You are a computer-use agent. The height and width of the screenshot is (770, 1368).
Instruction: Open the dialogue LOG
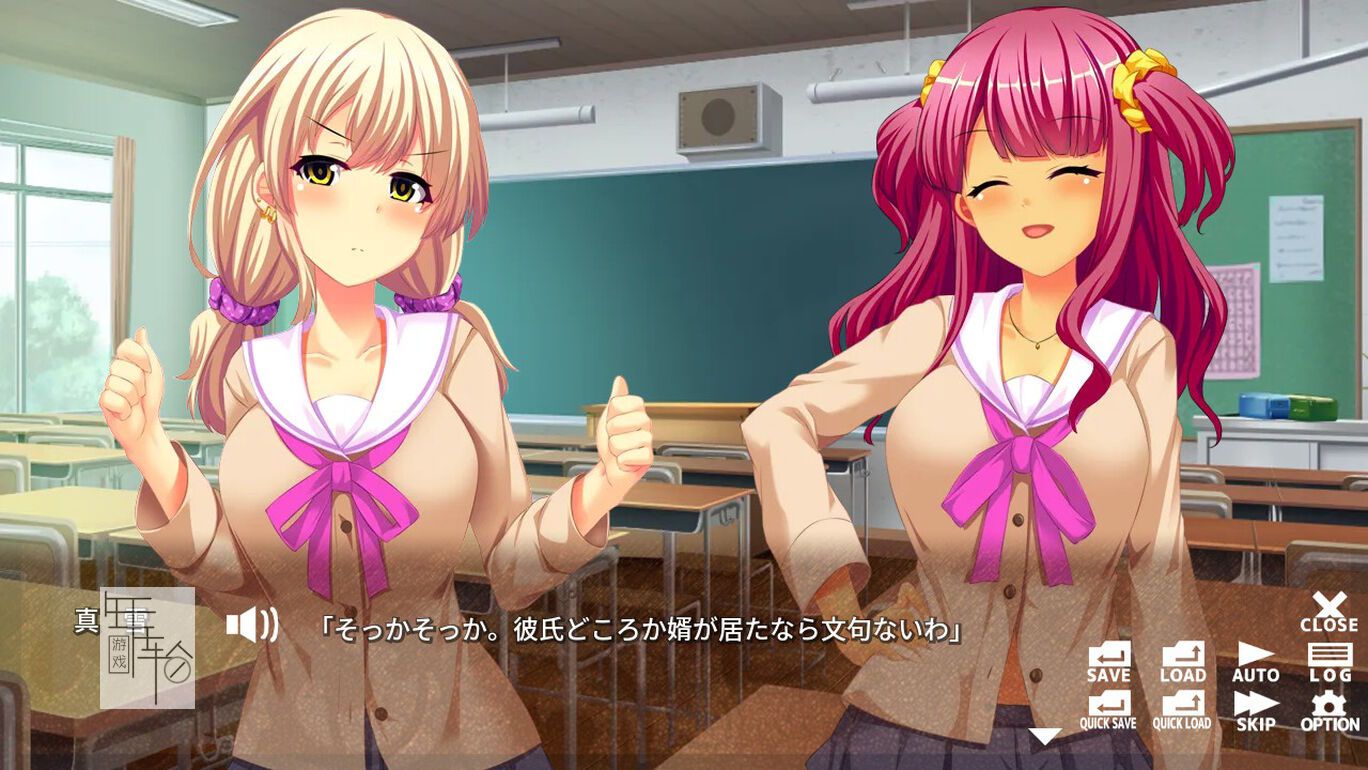click(x=1330, y=662)
